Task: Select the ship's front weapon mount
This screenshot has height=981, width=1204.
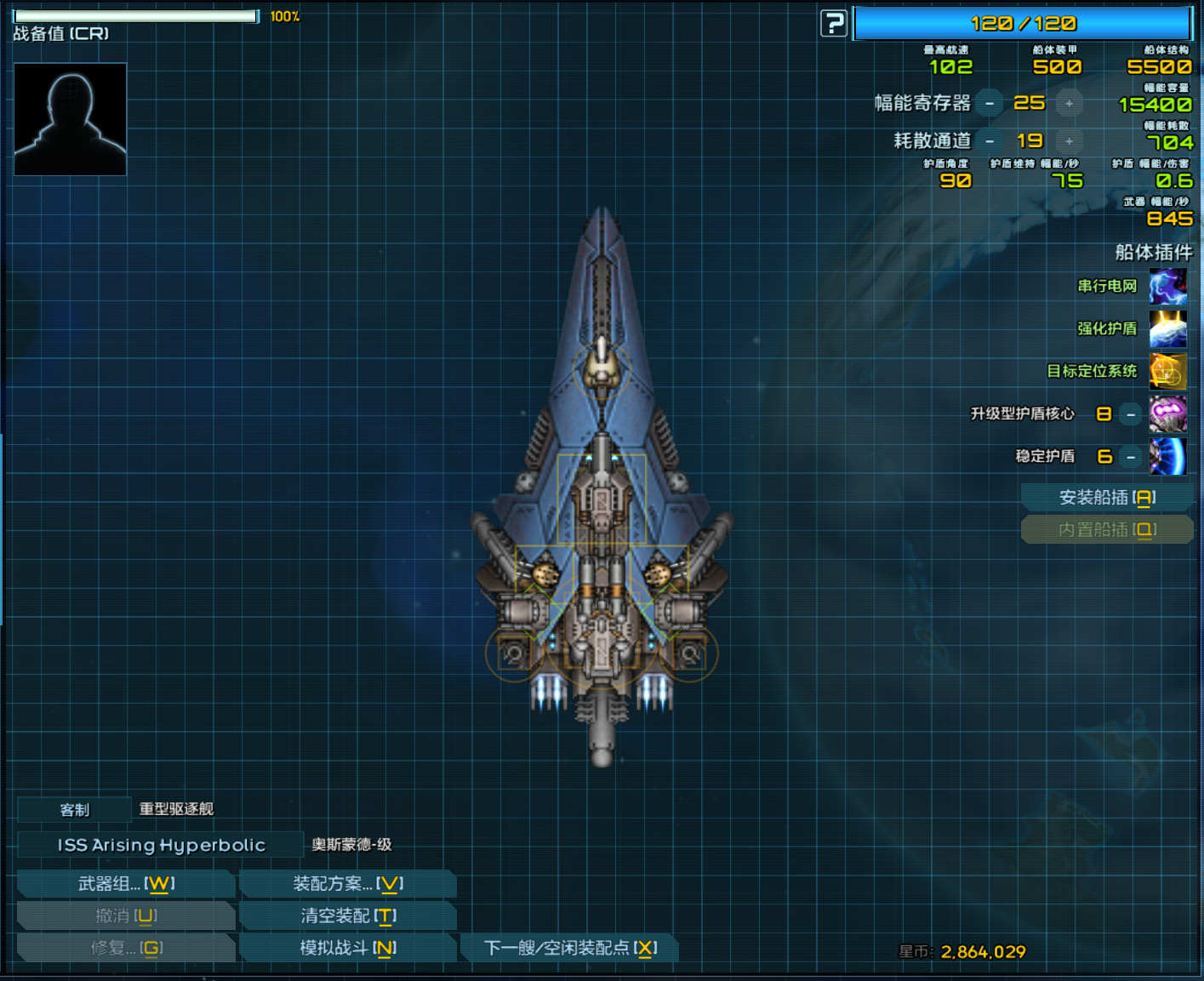Action: (602, 372)
